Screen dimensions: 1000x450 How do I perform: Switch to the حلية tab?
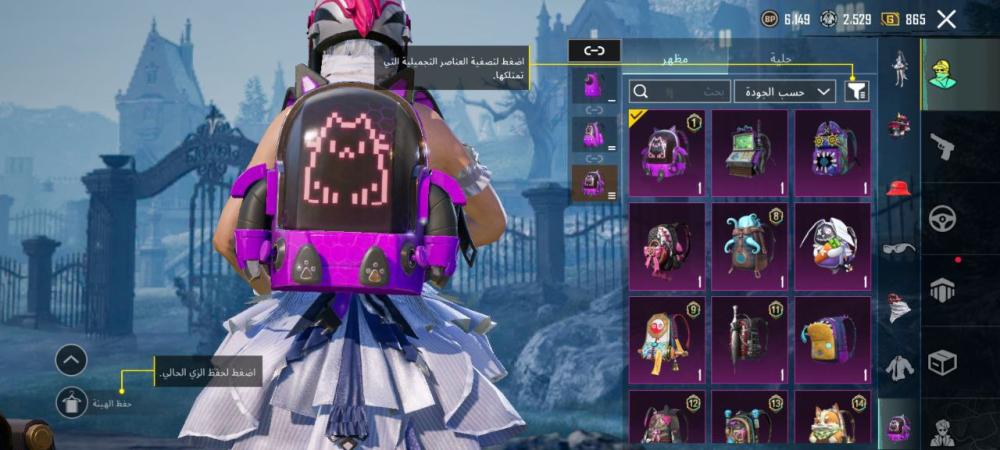click(x=781, y=60)
